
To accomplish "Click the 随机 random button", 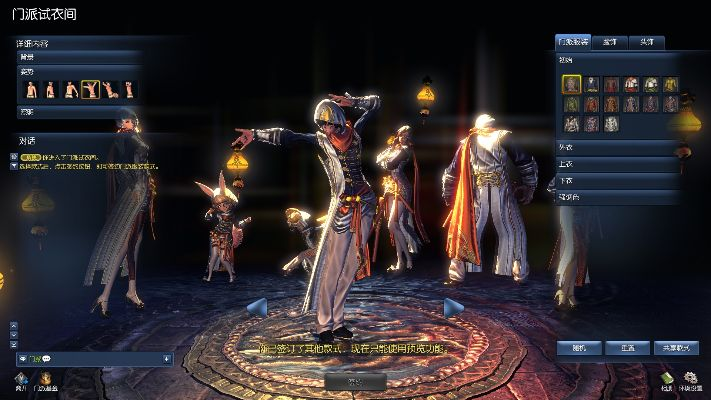I will [580, 348].
